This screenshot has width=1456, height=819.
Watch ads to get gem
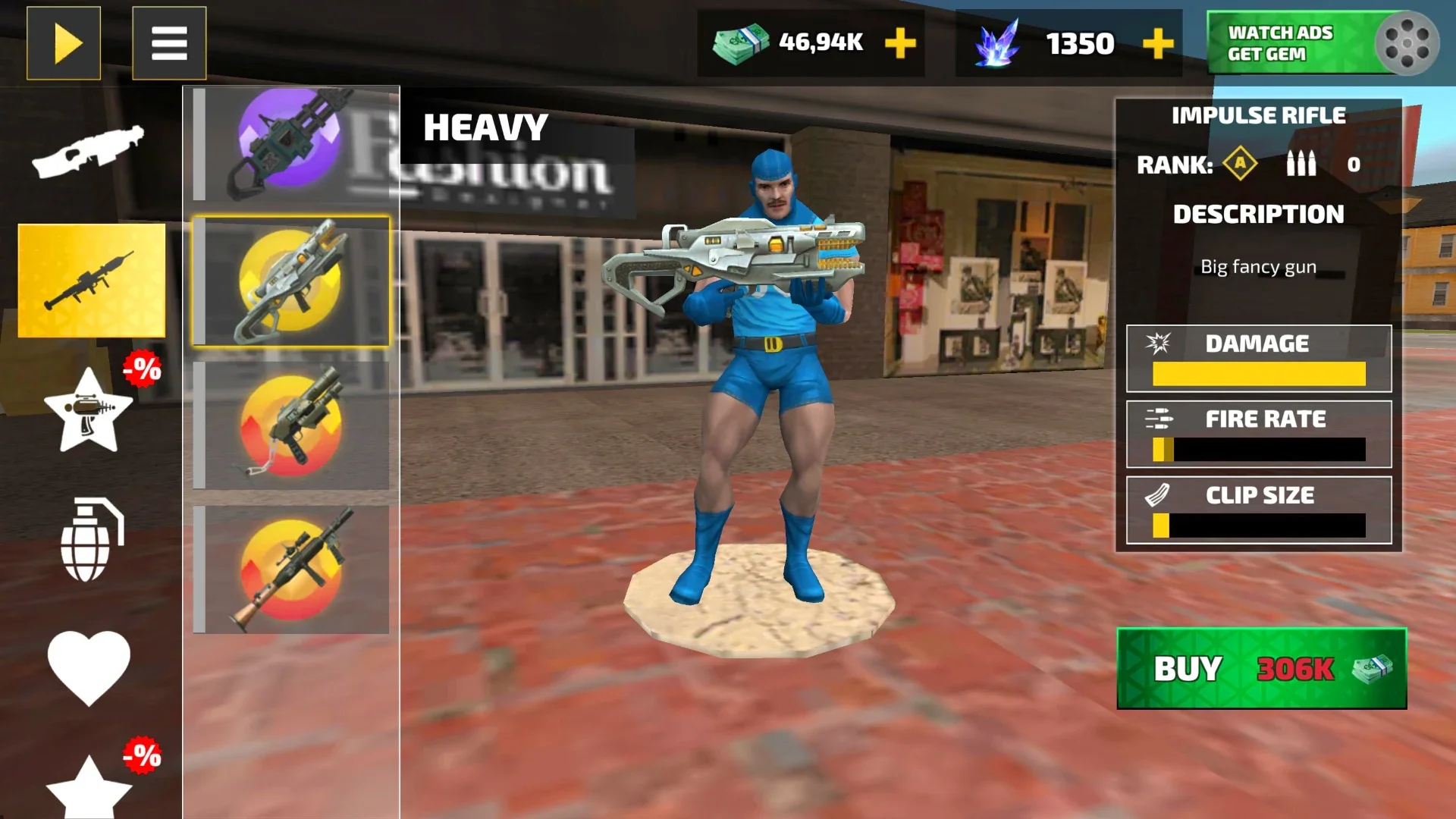1322,43
